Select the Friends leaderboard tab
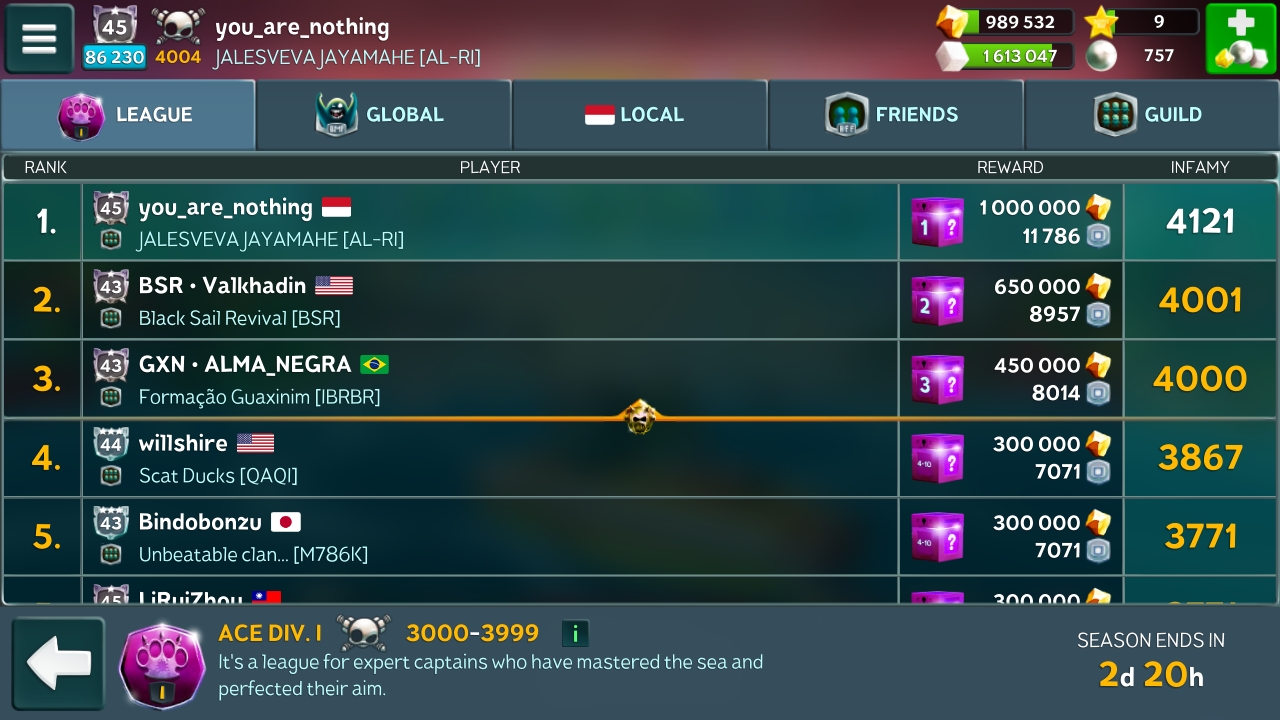 [x=896, y=115]
